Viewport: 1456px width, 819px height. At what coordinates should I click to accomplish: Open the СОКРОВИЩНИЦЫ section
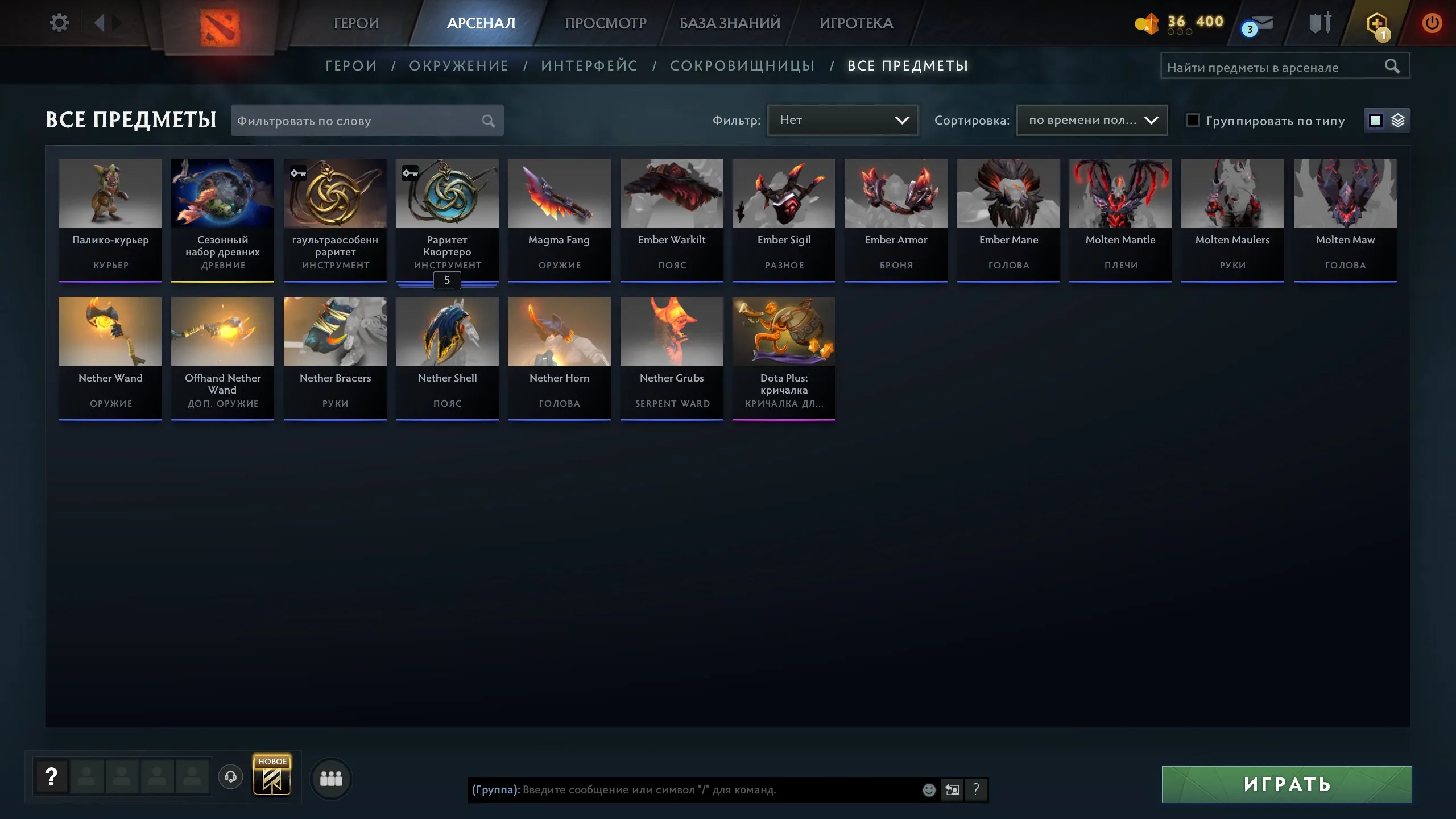pyautogui.click(x=743, y=65)
